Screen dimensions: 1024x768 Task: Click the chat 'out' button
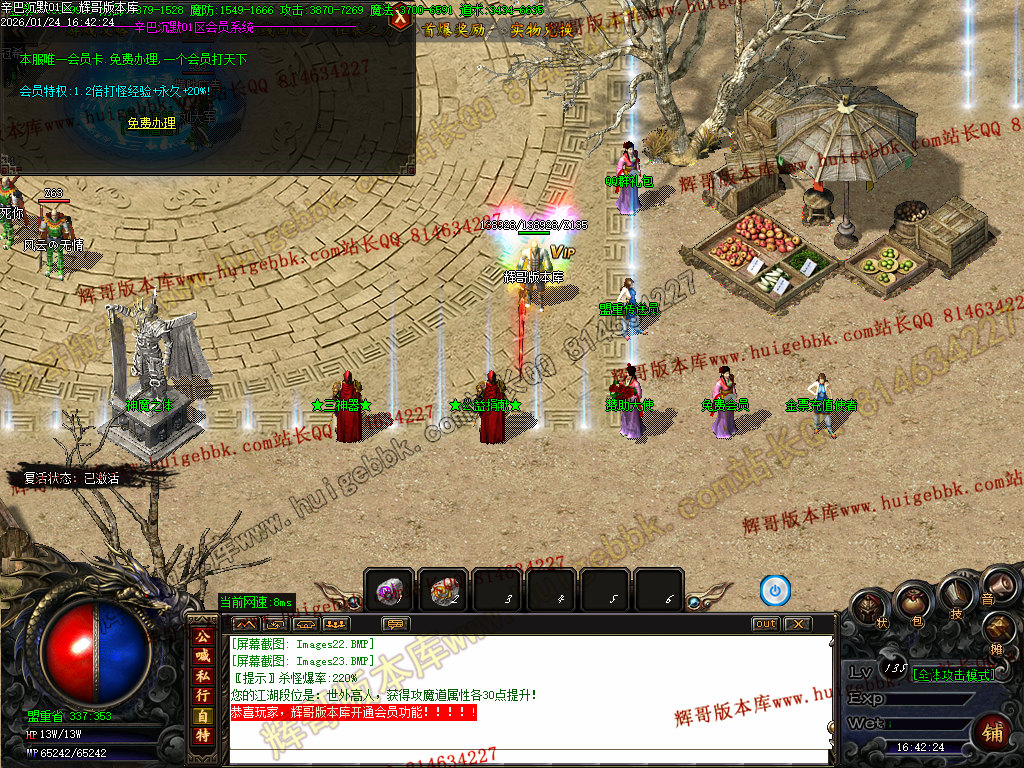(x=765, y=624)
